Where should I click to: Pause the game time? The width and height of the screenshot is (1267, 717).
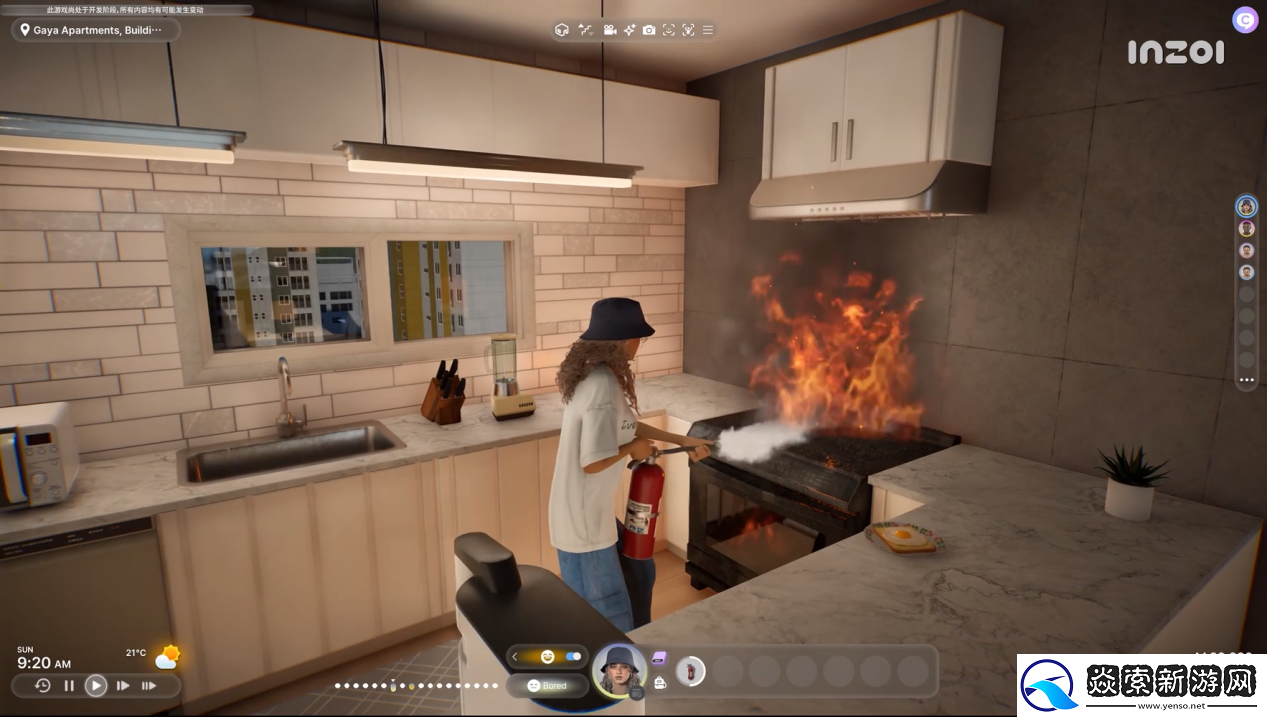tap(69, 685)
